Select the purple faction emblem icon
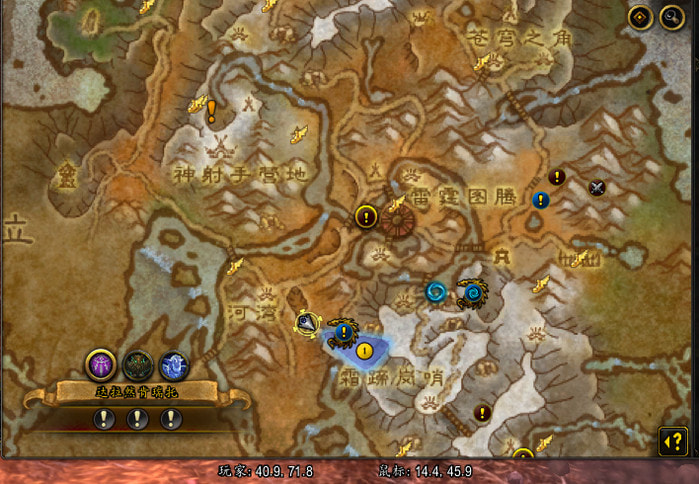Screen dimensions: 699x484 101,365
